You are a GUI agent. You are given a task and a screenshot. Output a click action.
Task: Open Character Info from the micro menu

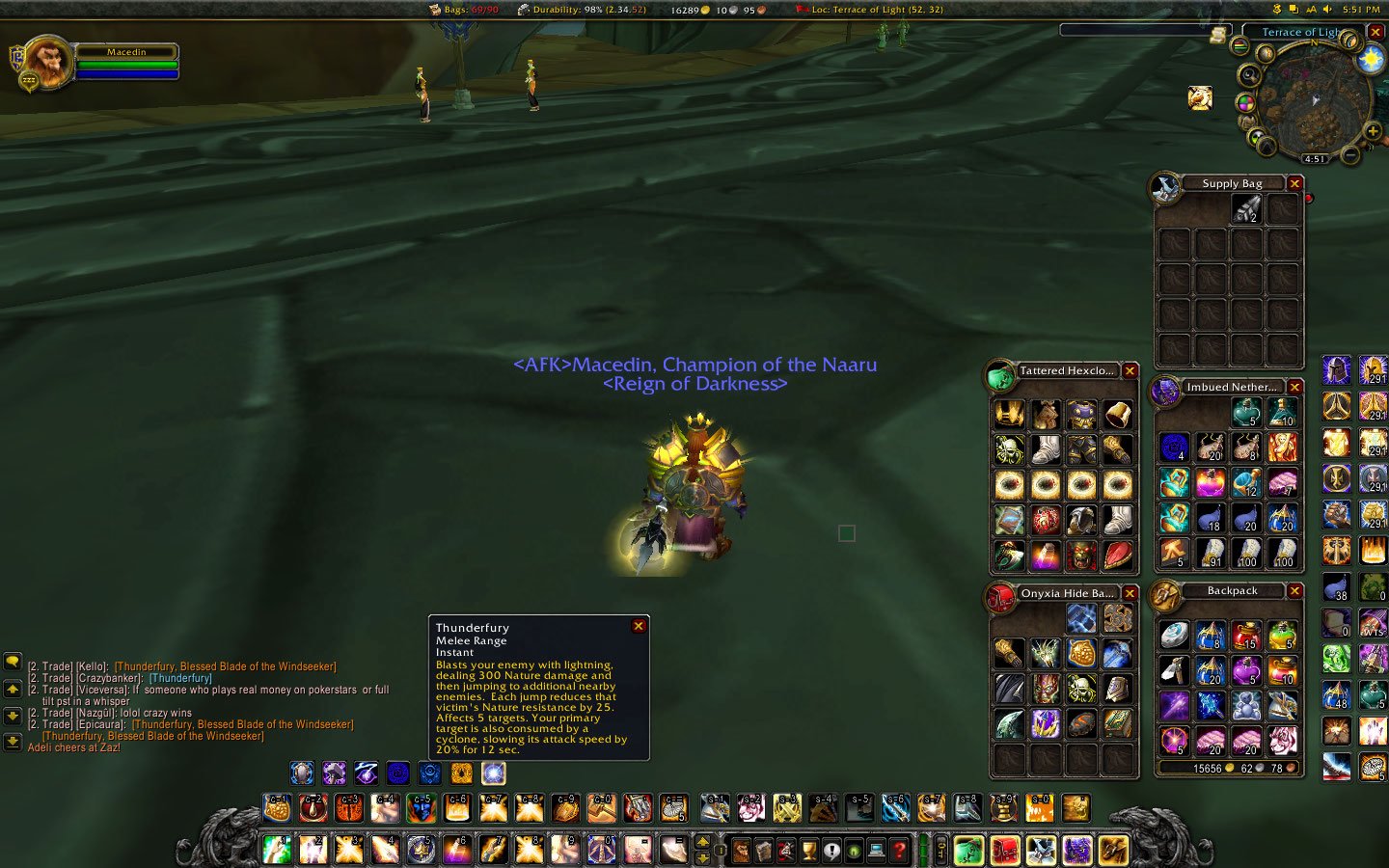744,851
